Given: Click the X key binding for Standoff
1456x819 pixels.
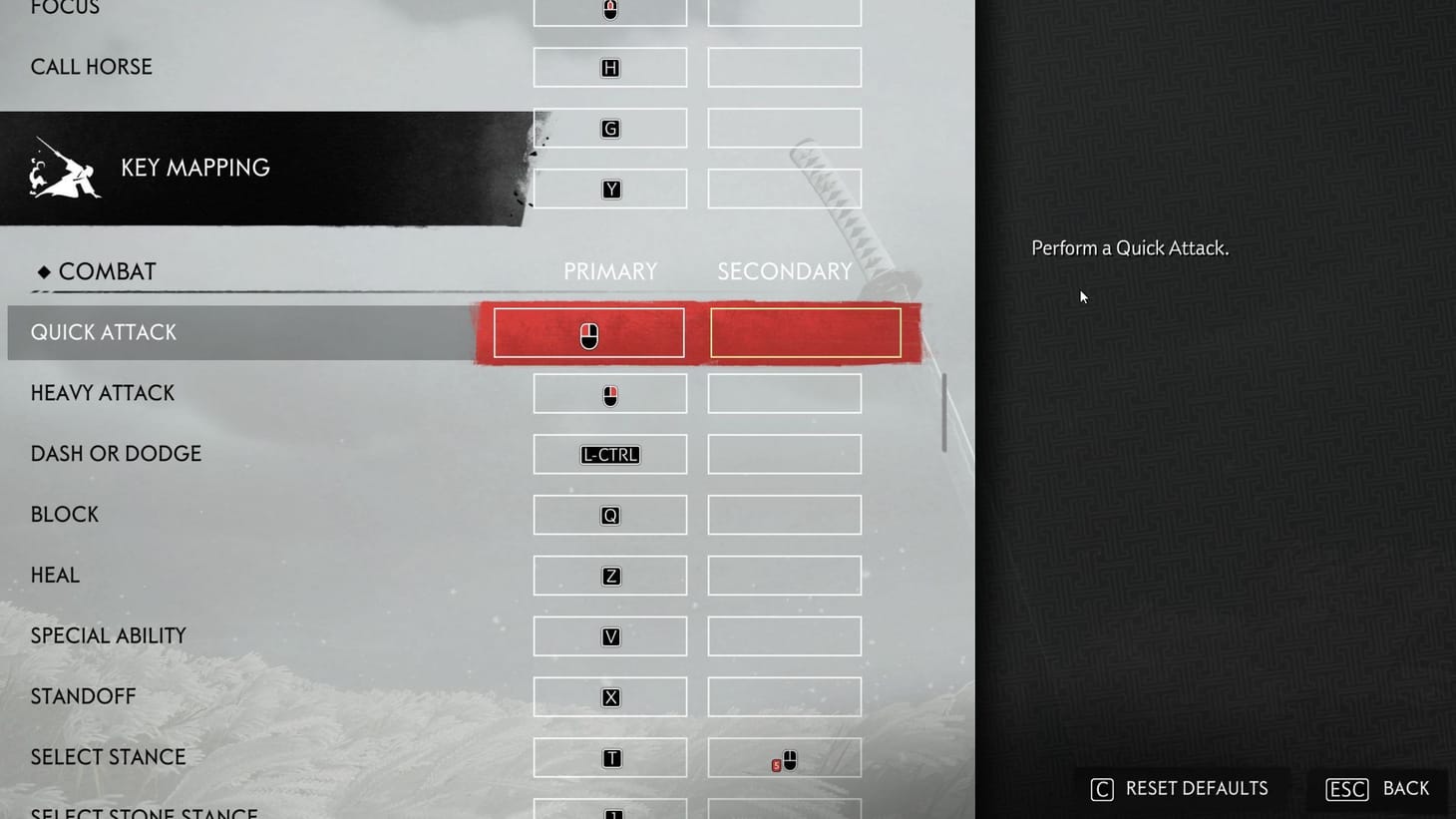Looking at the screenshot, I should coord(609,696).
